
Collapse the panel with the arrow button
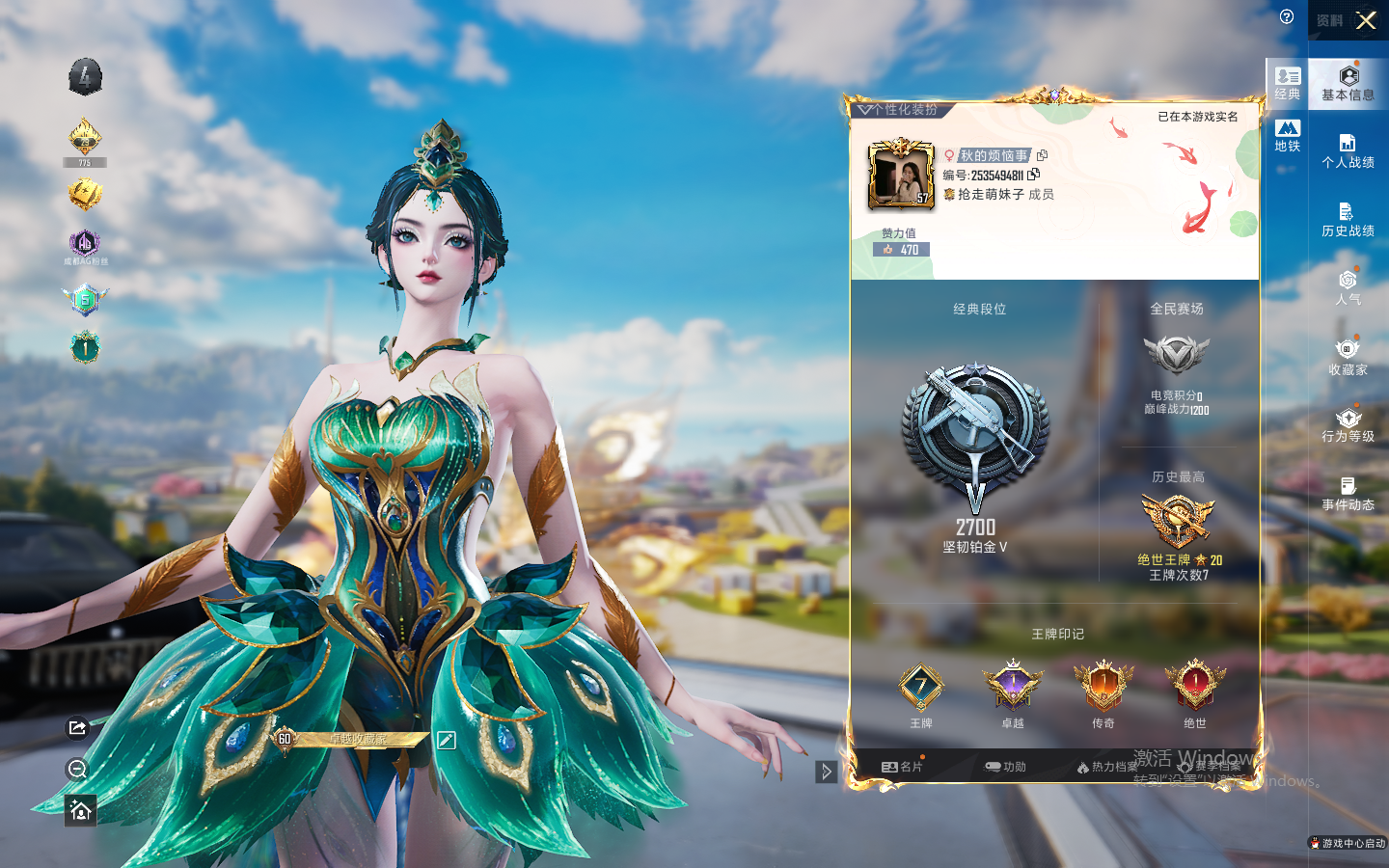826,772
